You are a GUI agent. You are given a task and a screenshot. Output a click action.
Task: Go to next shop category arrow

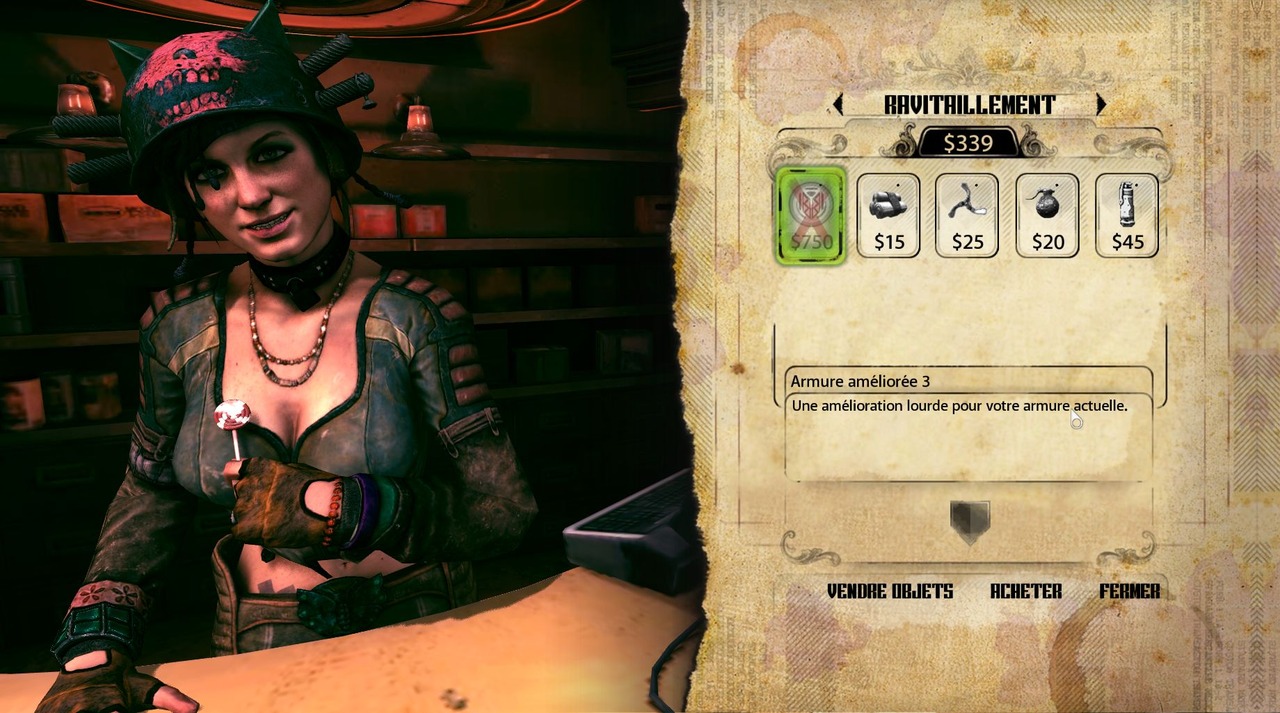coord(1100,104)
